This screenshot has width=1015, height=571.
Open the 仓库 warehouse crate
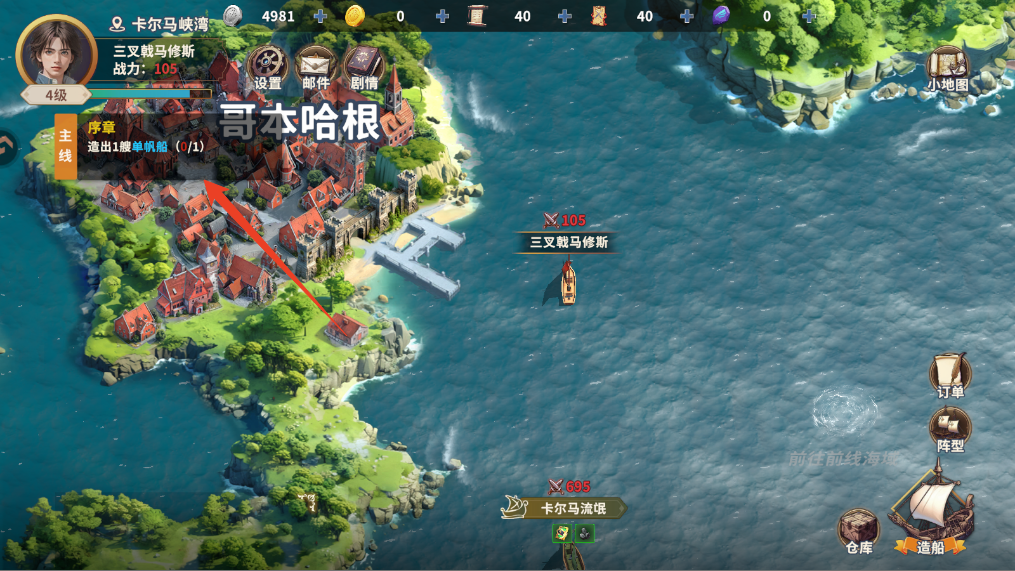(858, 530)
